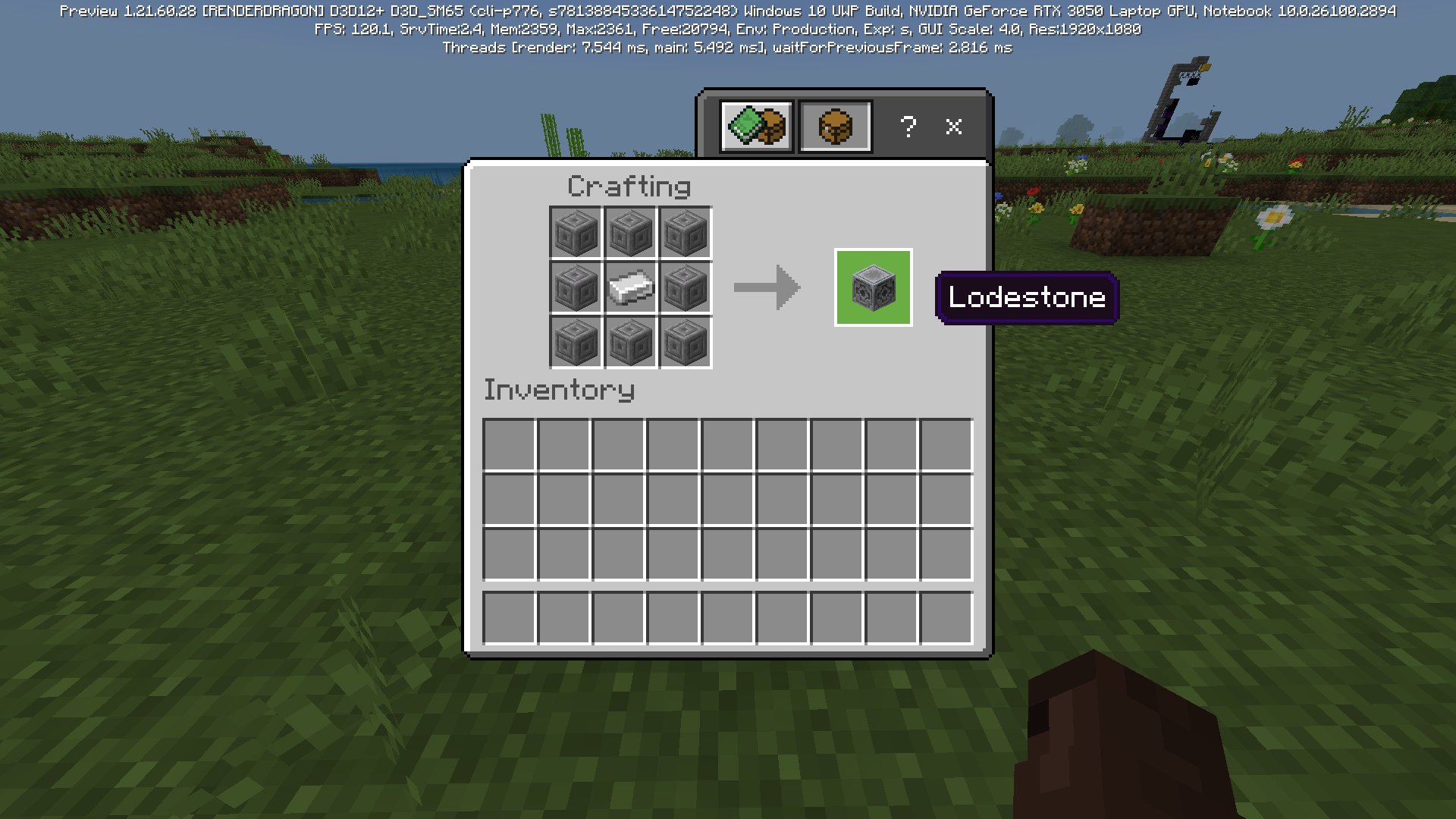Click the middle-row left chiseled stone brick

pyautogui.click(x=575, y=288)
